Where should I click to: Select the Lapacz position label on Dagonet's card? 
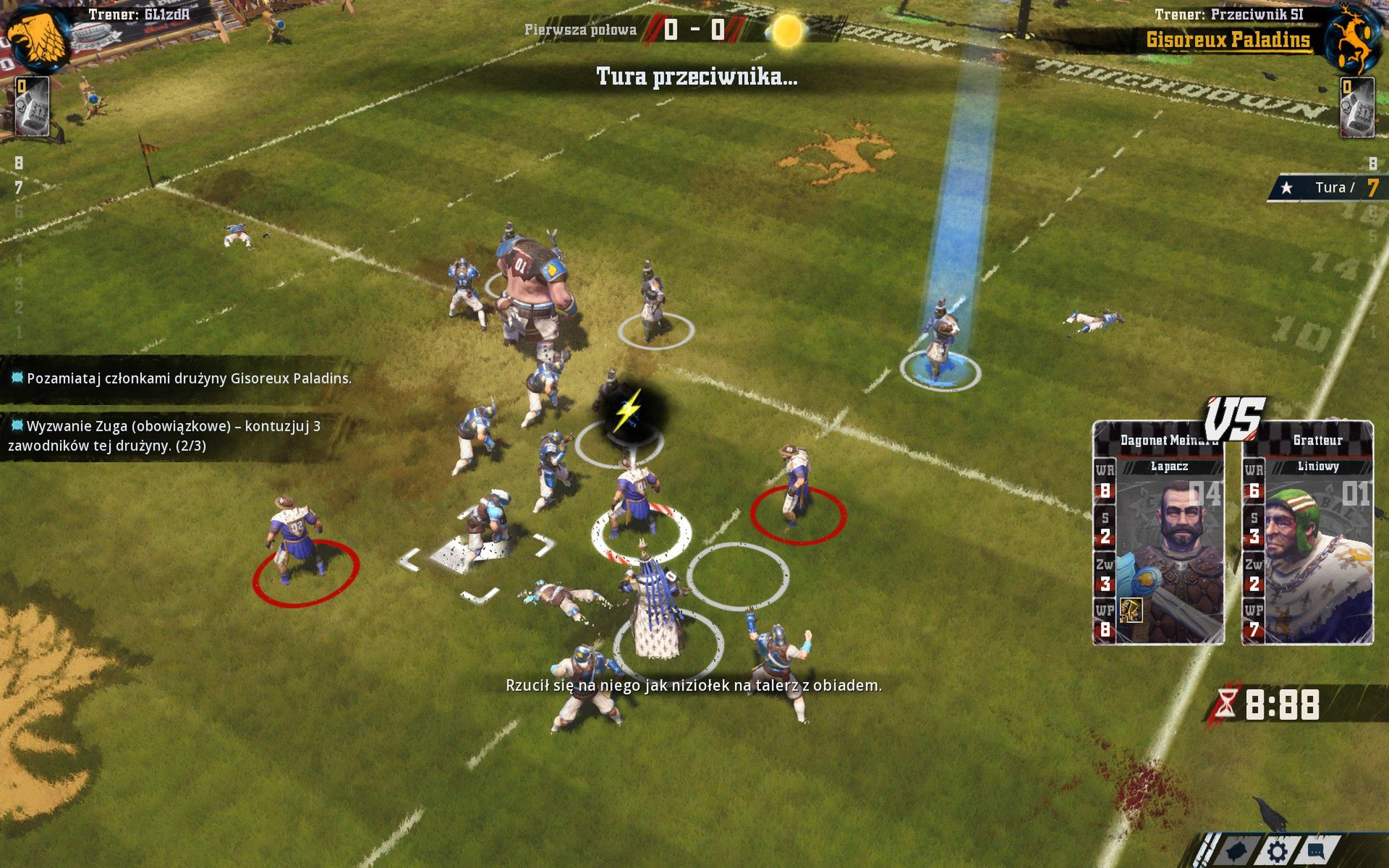pos(1169,467)
